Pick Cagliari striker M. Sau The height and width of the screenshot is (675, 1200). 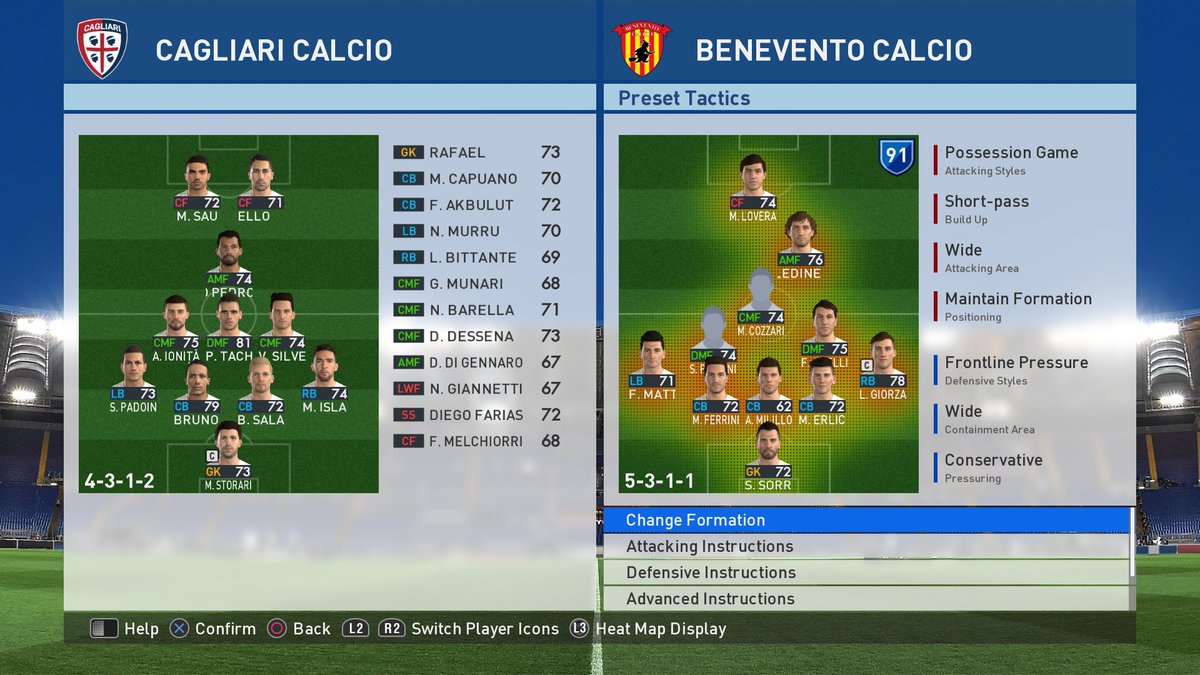pyautogui.click(x=197, y=188)
